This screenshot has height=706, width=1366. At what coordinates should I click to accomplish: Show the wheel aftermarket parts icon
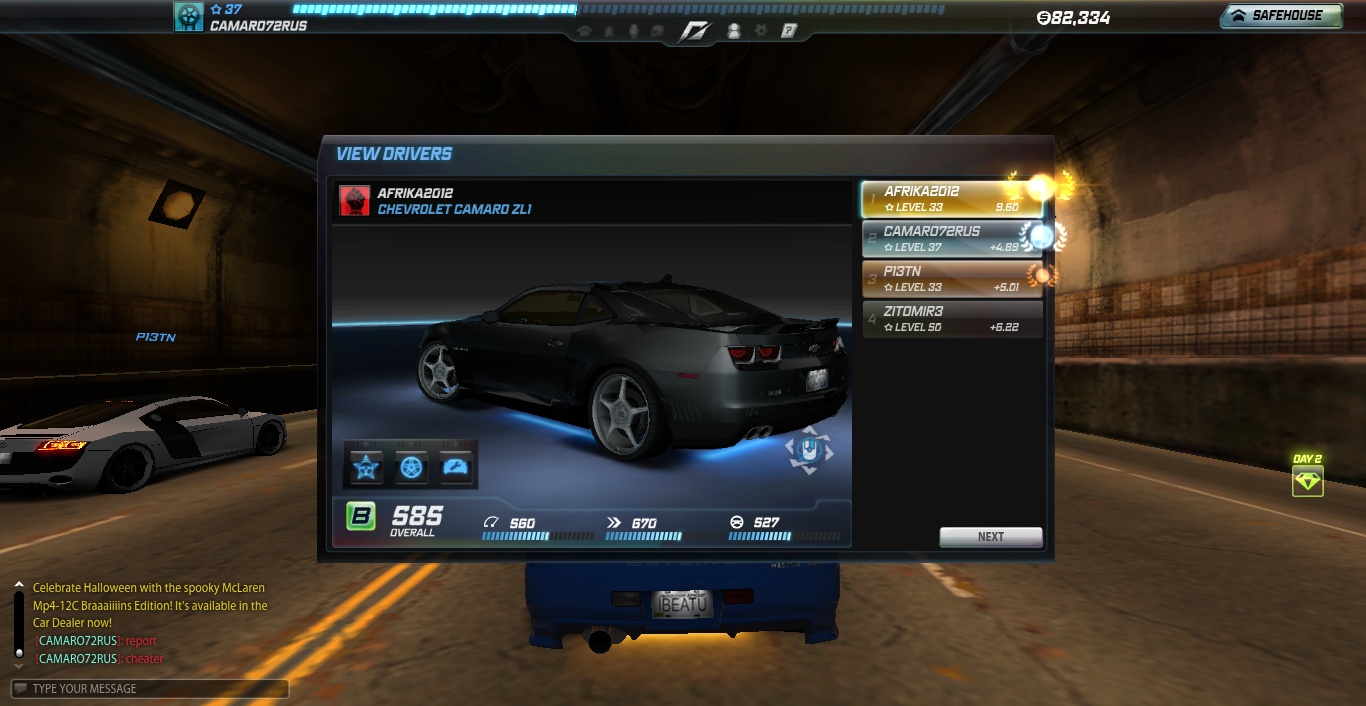pos(412,466)
